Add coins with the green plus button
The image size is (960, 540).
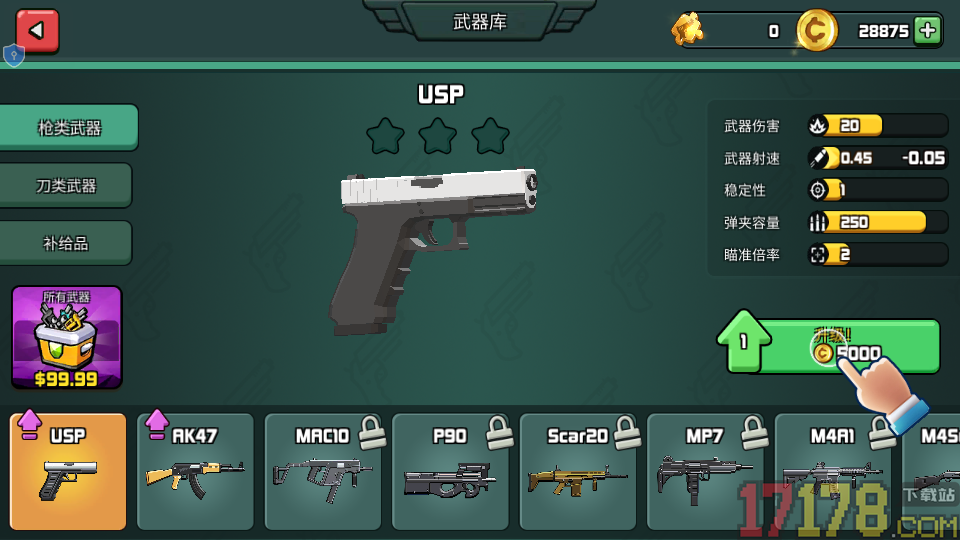tap(928, 30)
